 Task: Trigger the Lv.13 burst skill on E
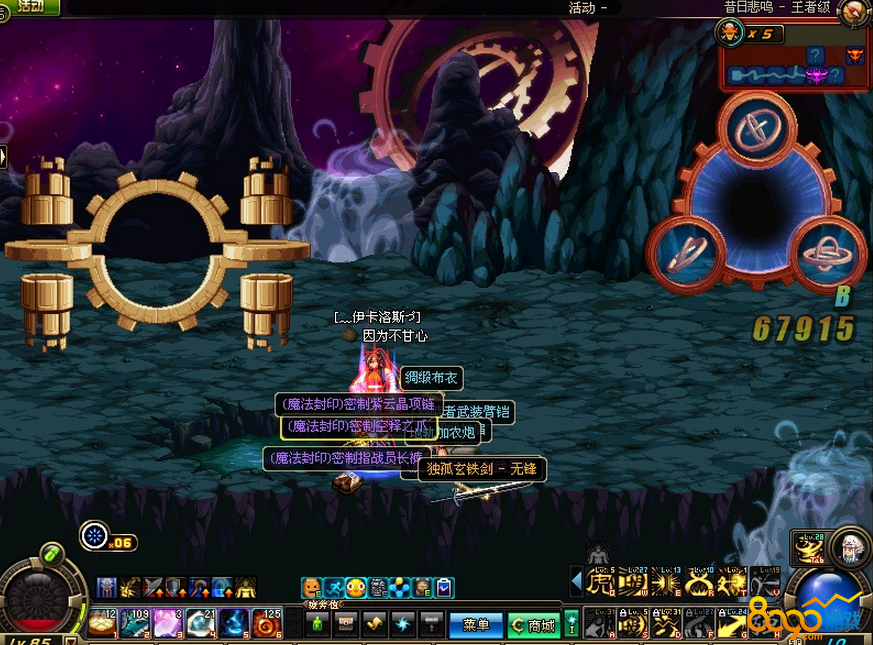click(666, 582)
